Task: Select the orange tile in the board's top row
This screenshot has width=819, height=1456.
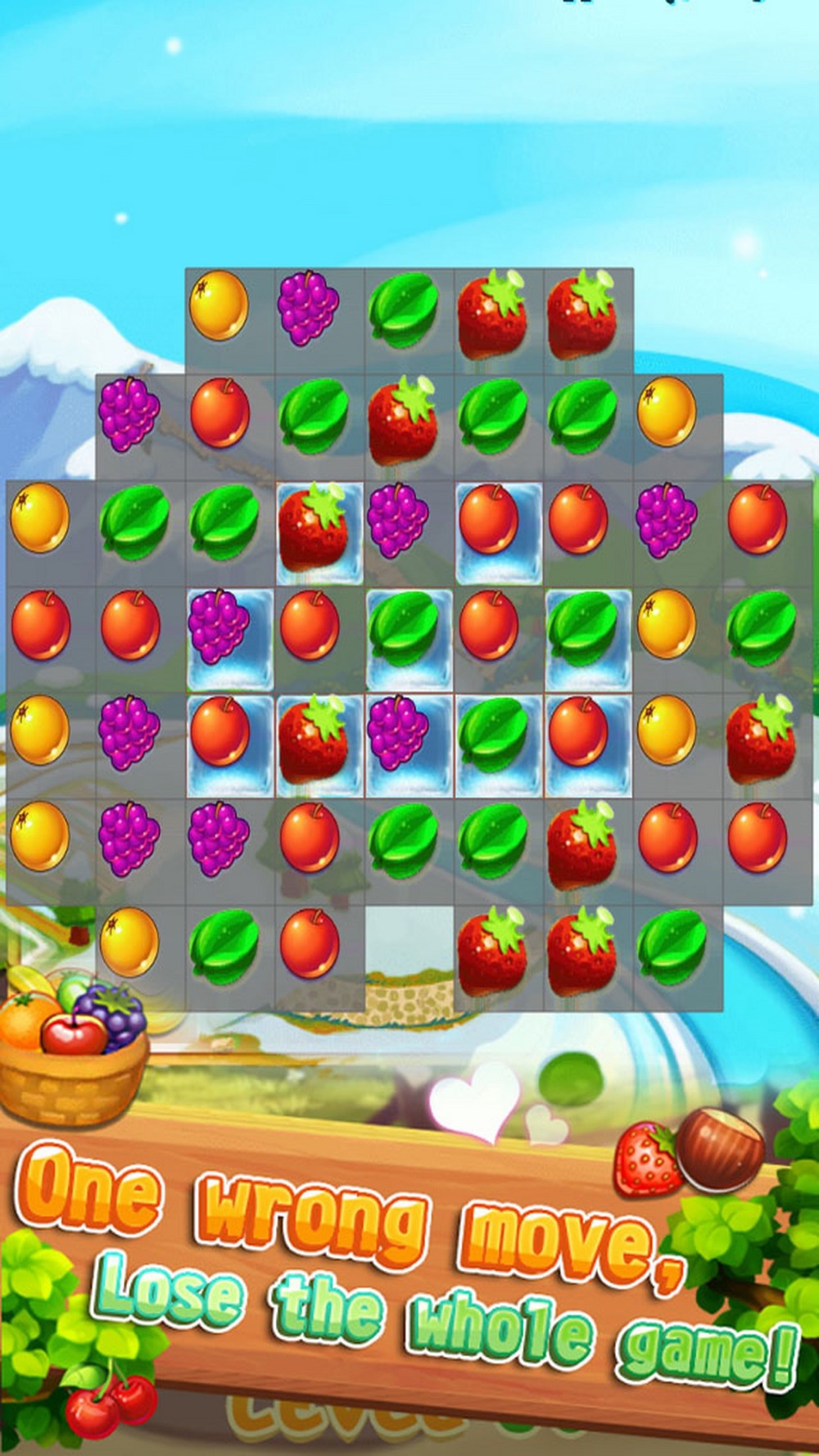Action: tap(219, 305)
